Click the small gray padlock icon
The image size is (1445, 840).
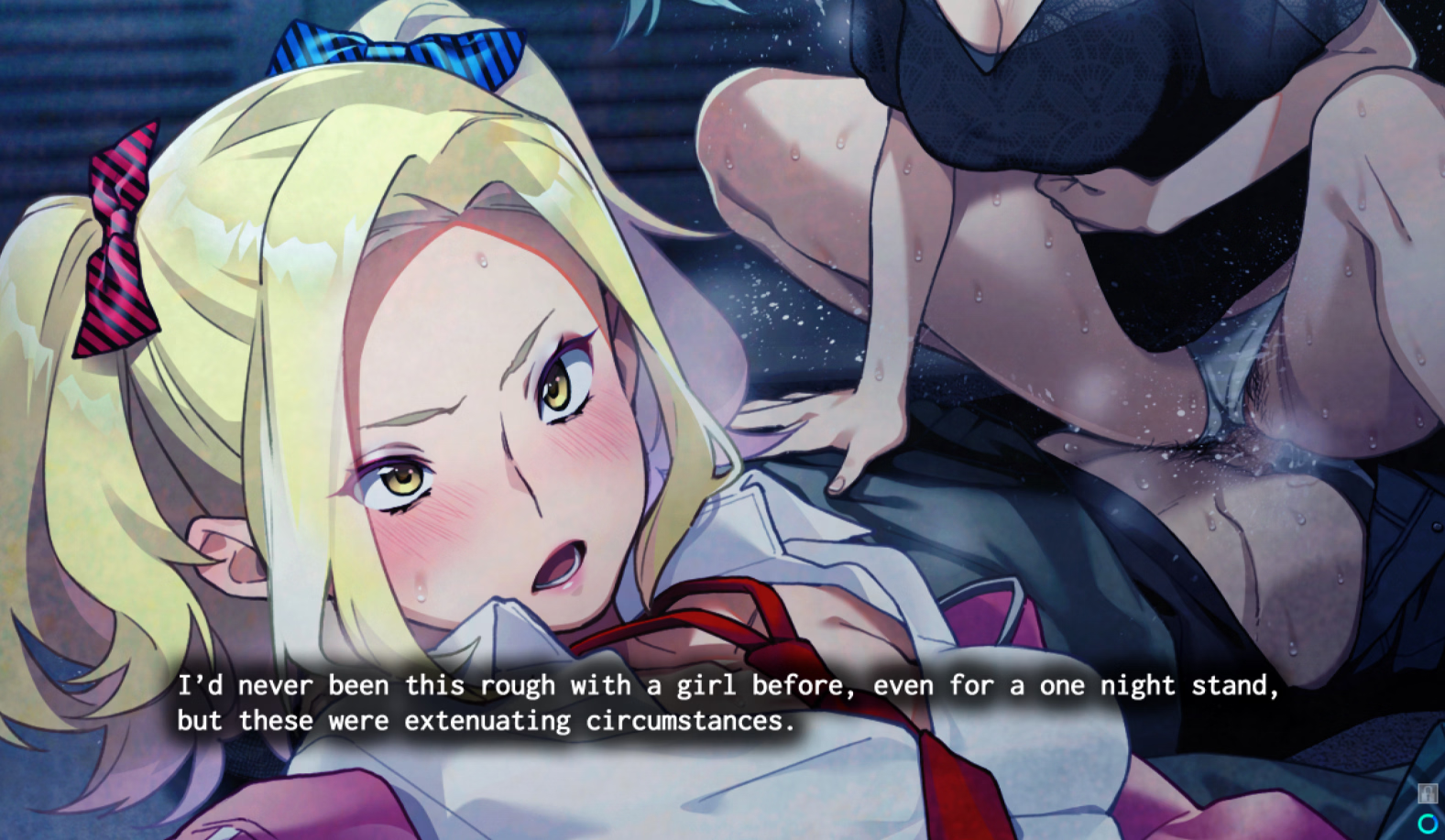[1427, 793]
